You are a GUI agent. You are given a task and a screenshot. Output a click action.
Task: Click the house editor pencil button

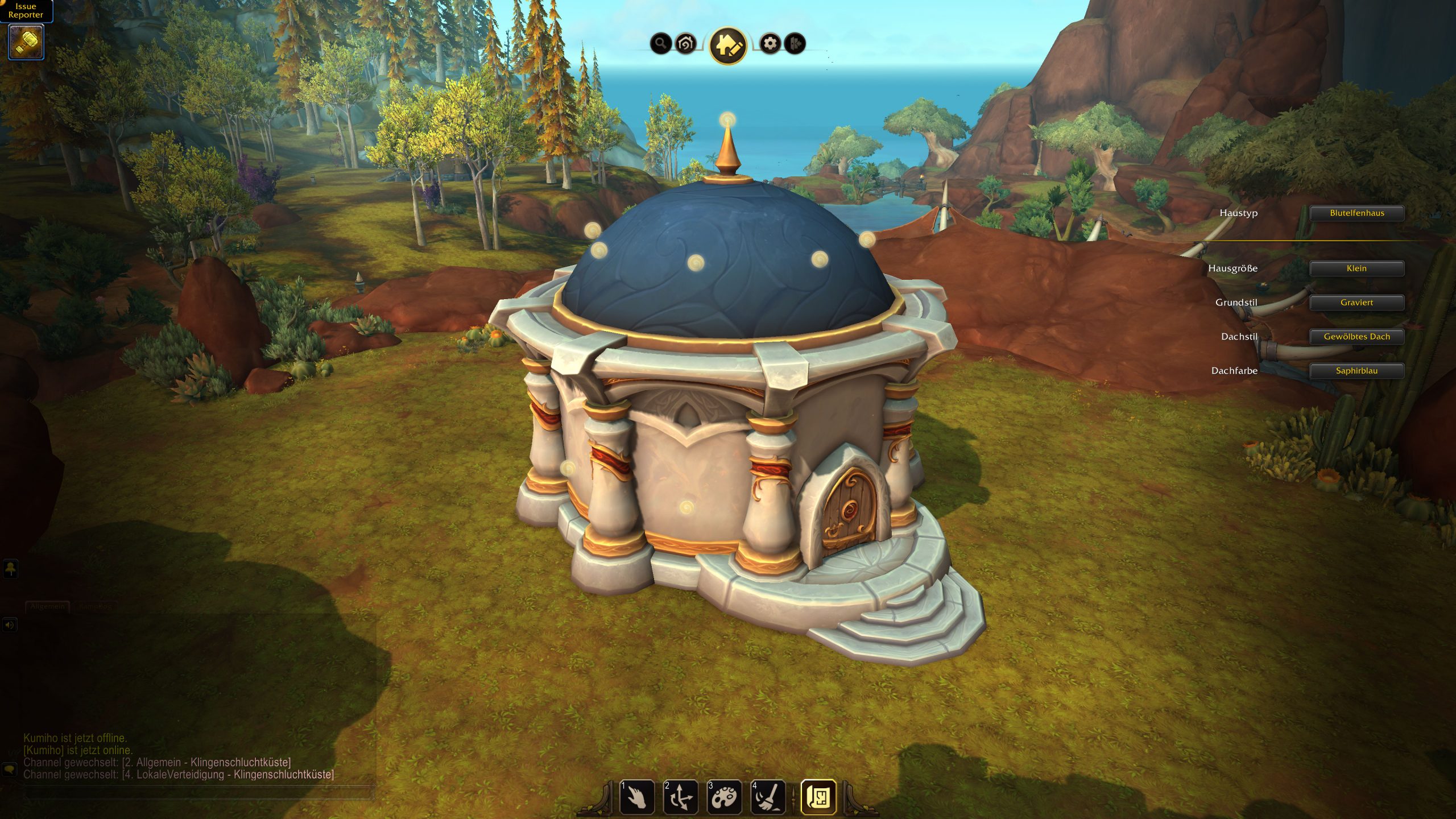pyautogui.click(x=727, y=45)
